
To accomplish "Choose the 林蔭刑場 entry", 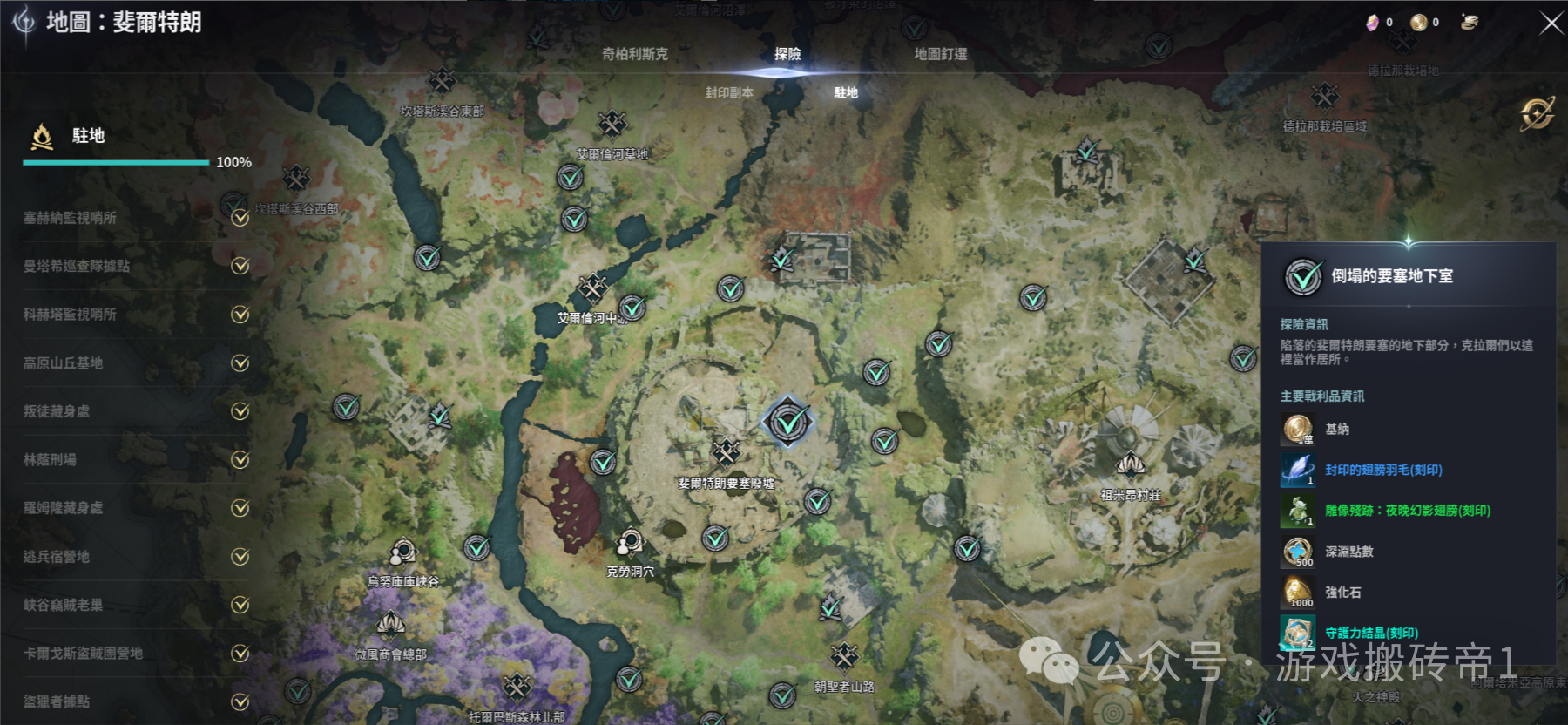I will 50,459.
